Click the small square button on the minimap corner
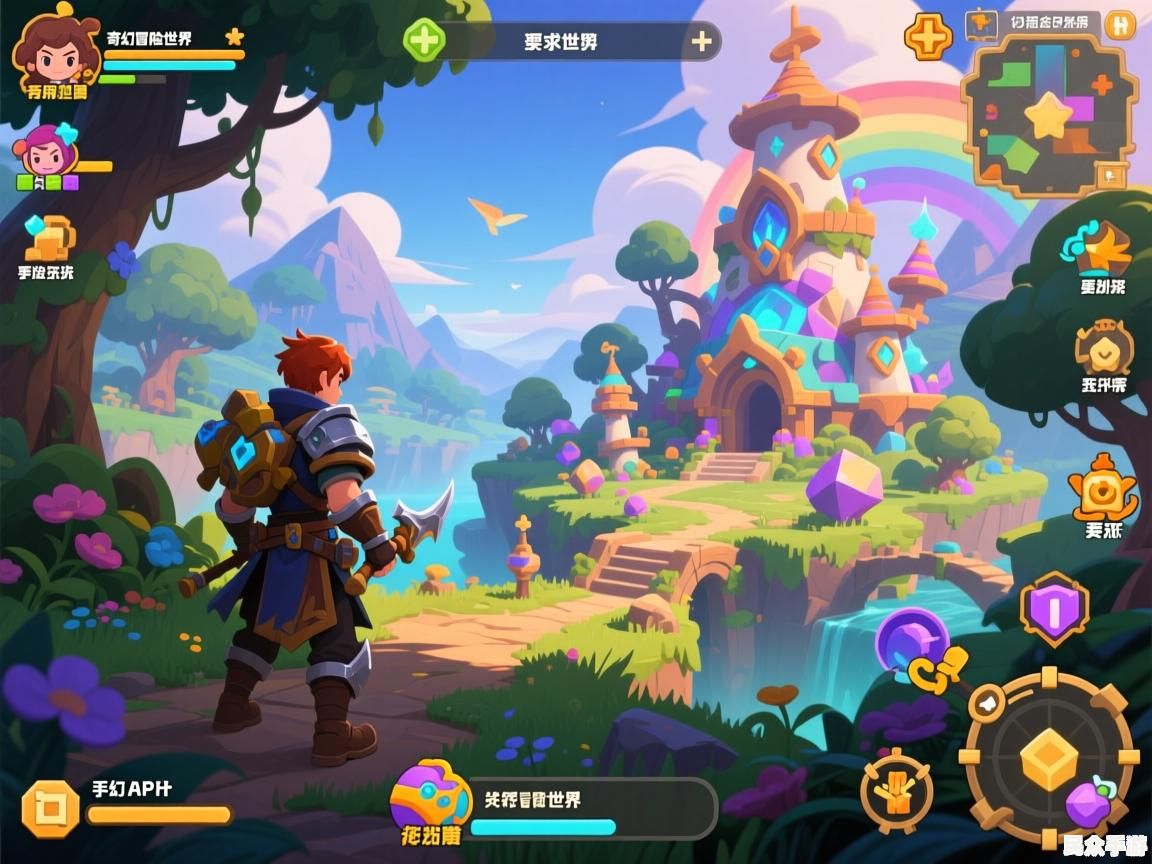Screen dimensions: 1152x864 tap(1110, 176)
